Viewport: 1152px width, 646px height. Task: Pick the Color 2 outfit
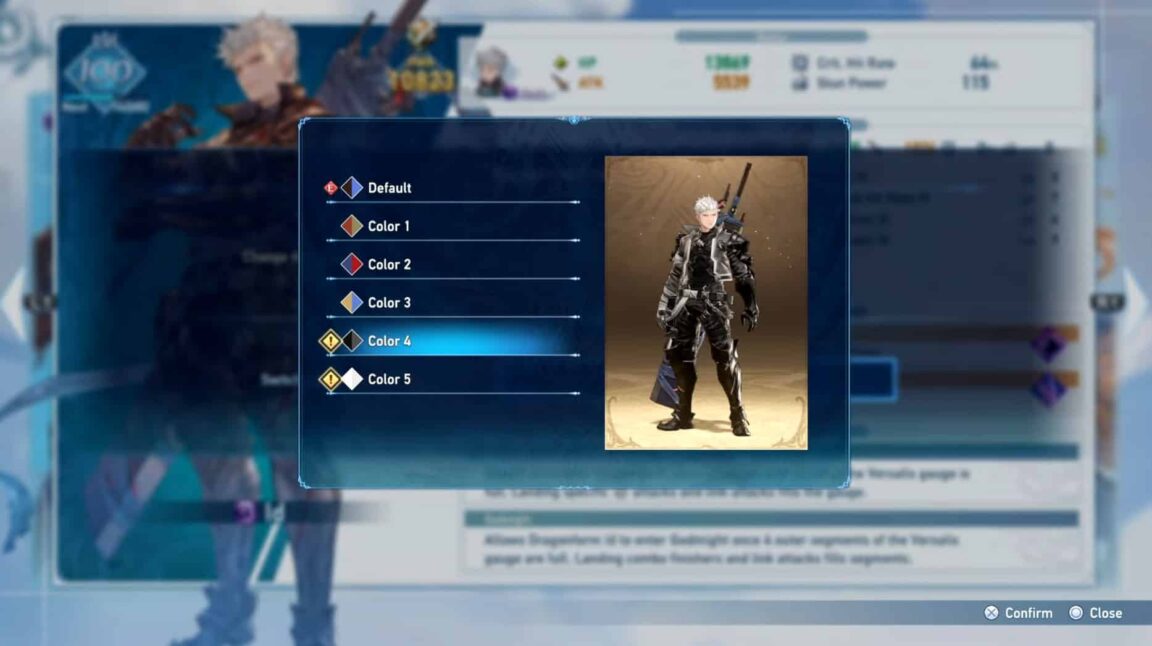tap(389, 264)
